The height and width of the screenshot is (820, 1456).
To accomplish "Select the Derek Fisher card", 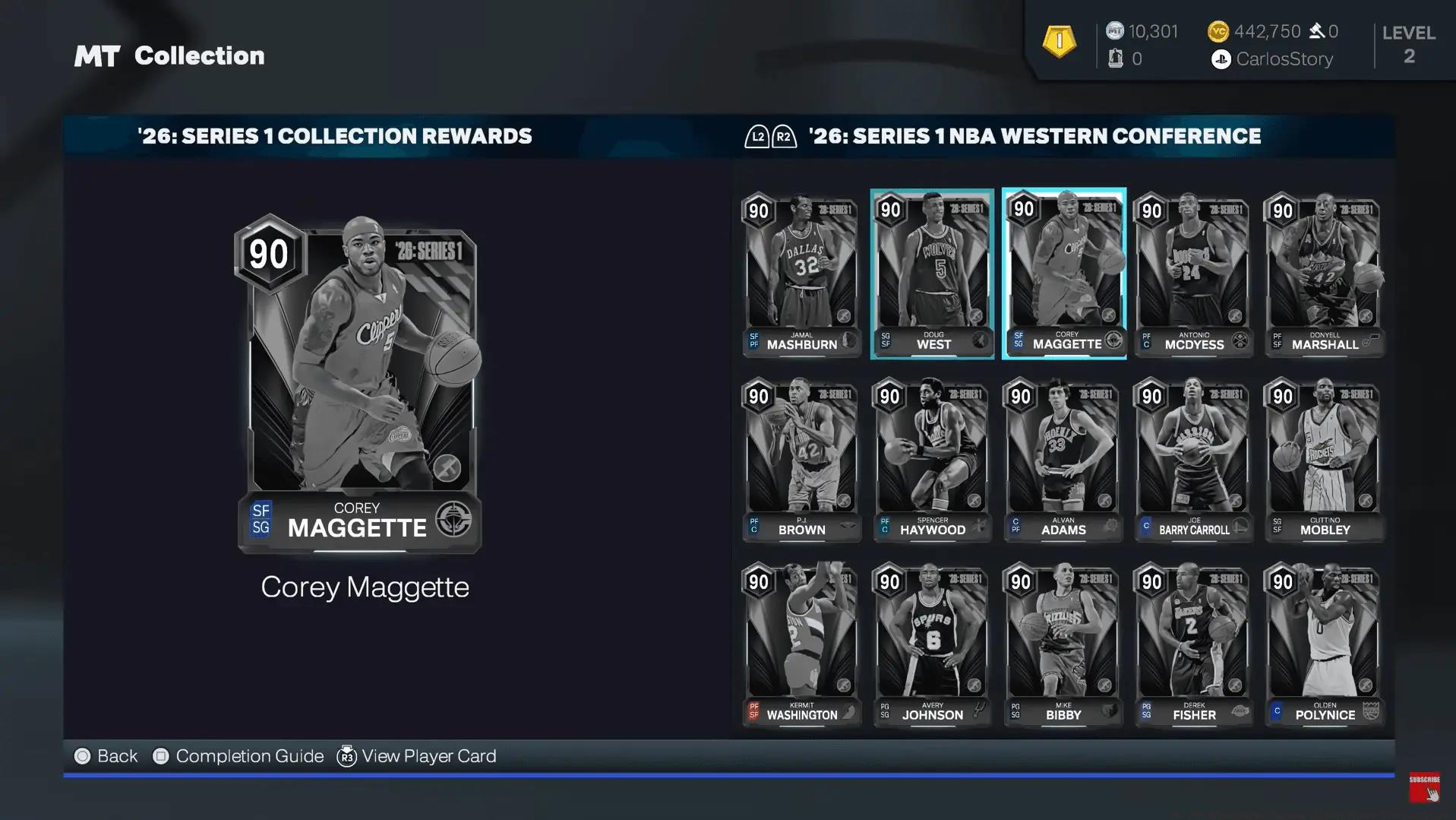I will (x=1193, y=644).
